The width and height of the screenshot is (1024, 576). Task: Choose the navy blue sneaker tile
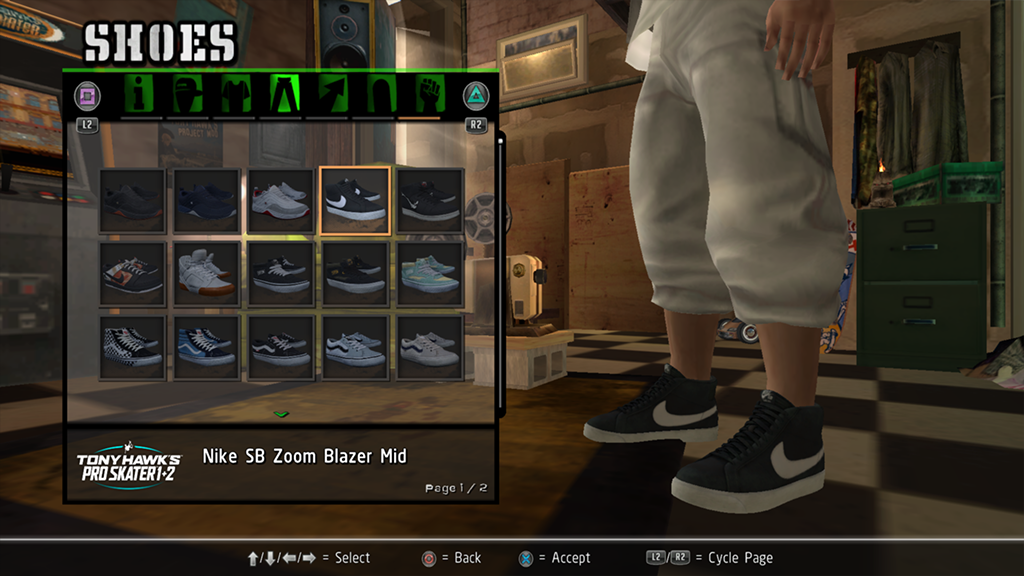click(206, 200)
